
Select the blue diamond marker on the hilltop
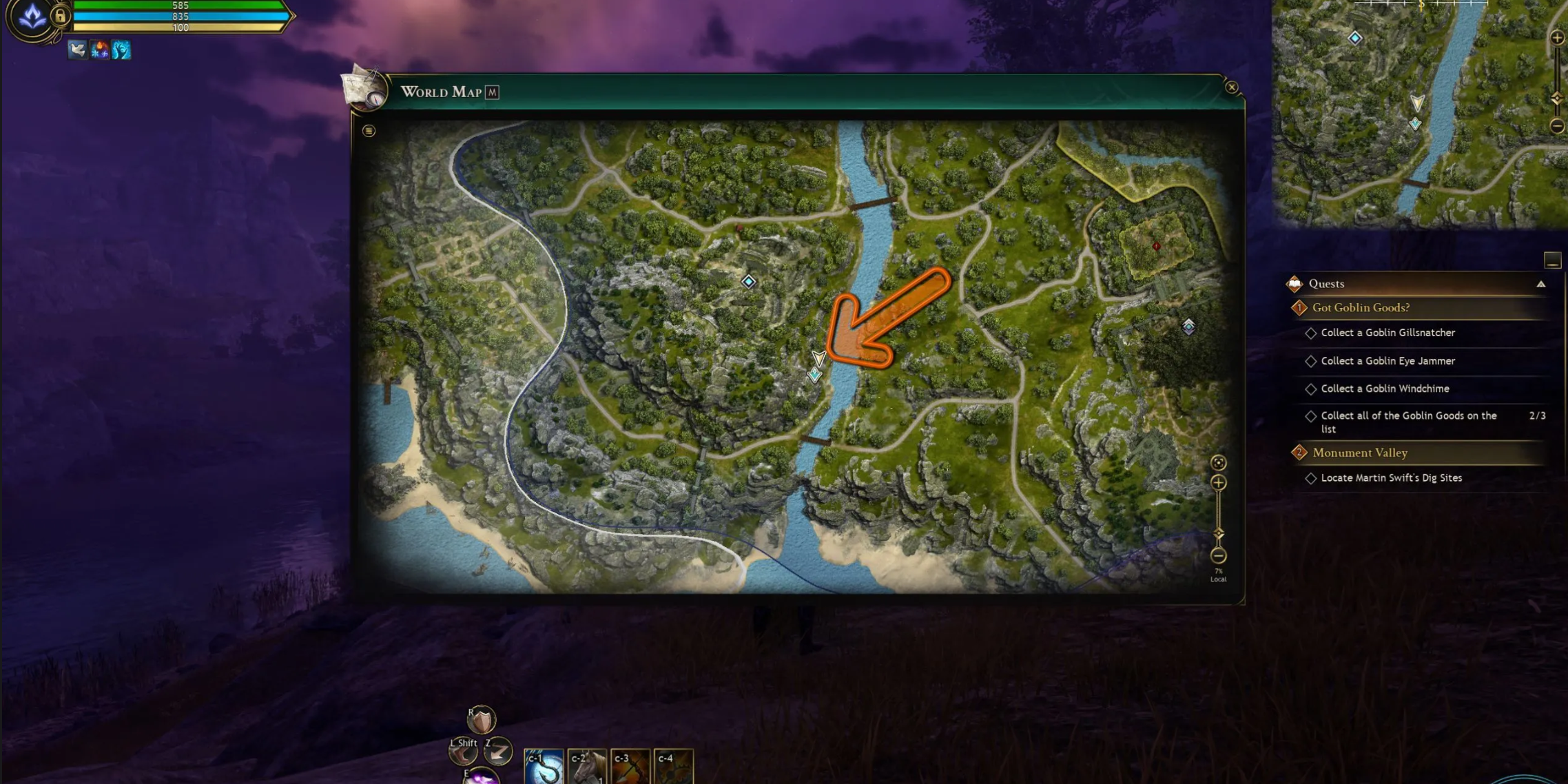point(748,282)
